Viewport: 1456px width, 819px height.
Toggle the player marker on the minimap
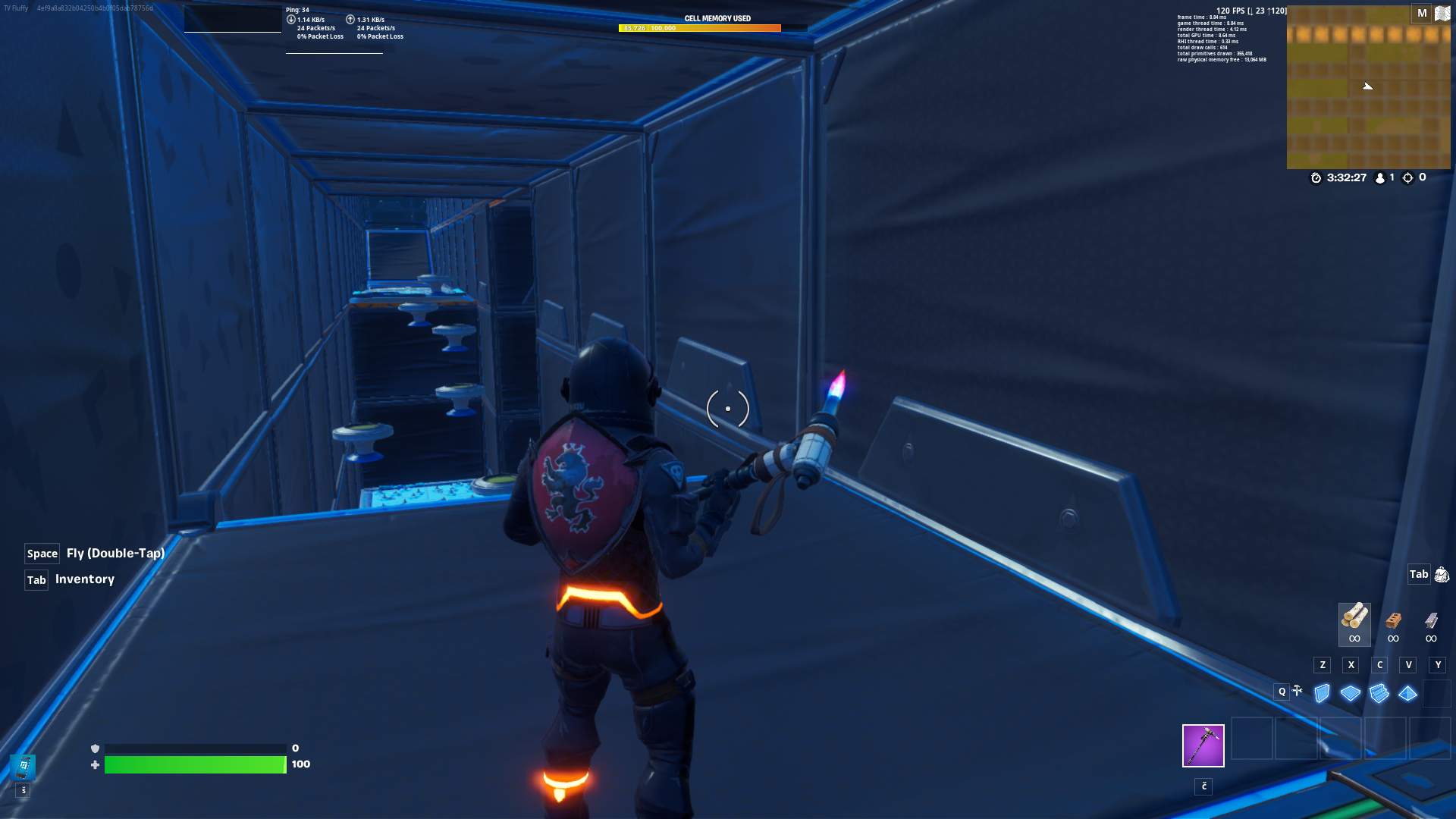(1369, 86)
